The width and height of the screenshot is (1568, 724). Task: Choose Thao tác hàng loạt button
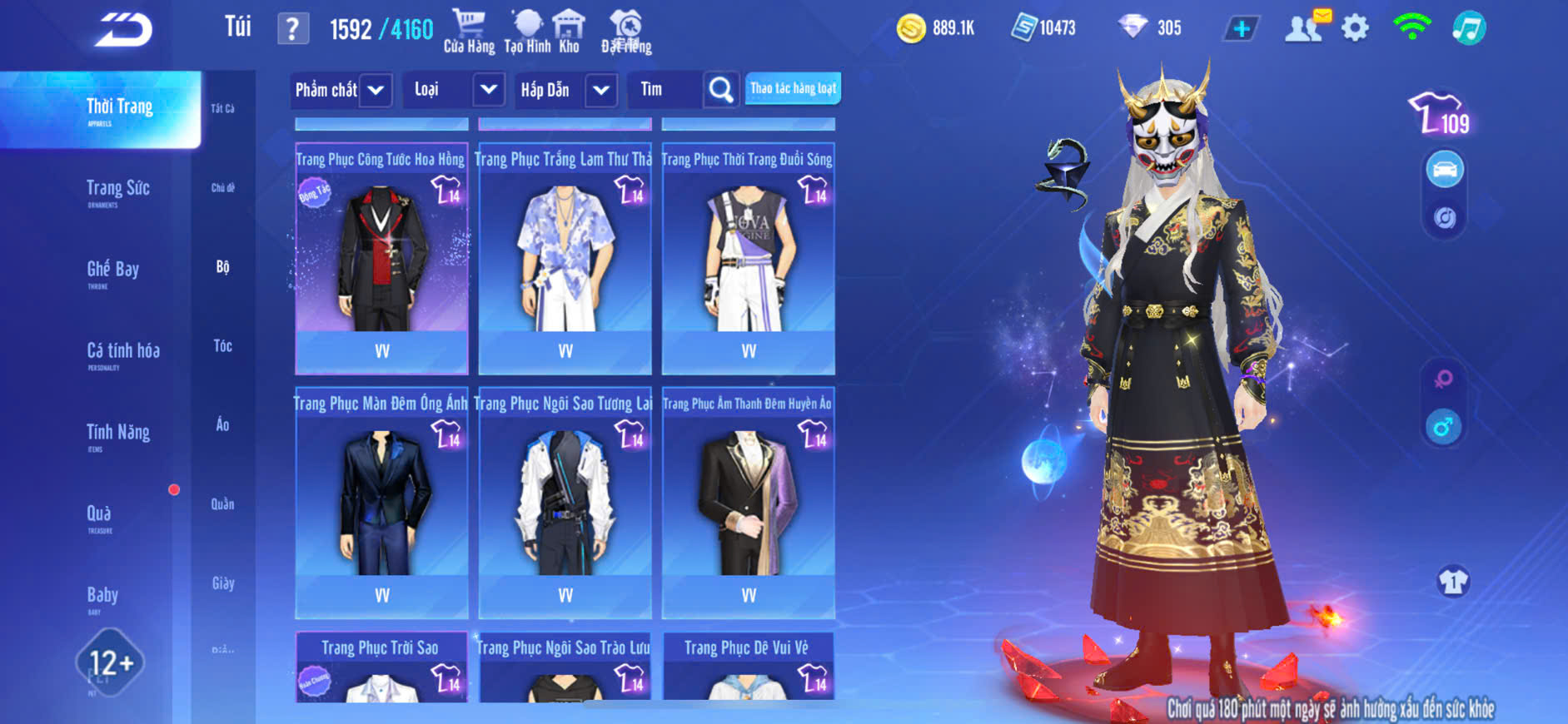(x=793, y=88)
